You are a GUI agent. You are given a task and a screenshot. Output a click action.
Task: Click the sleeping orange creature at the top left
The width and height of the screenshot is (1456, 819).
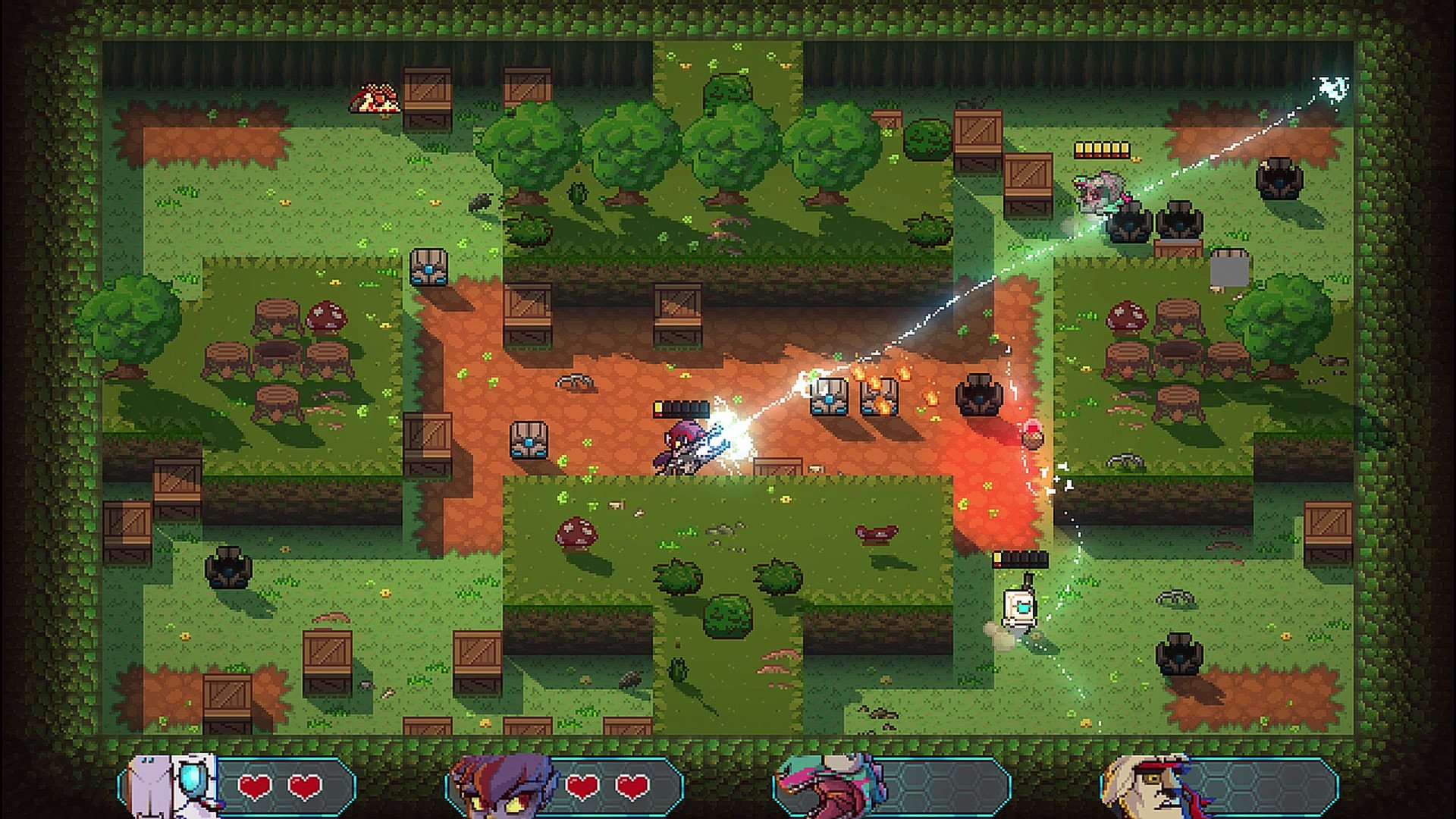377,98
